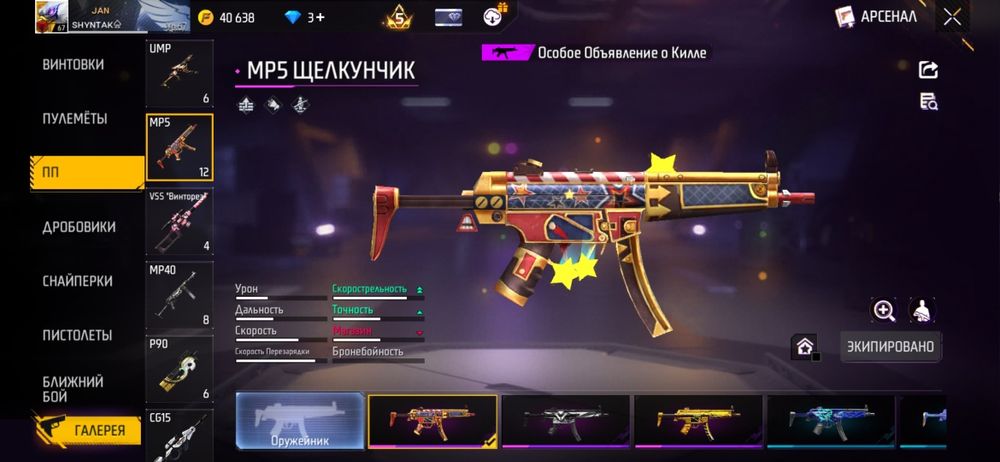Select the default Оружейник skin
Screen dimensions: 1000x462
click(300, 420)
